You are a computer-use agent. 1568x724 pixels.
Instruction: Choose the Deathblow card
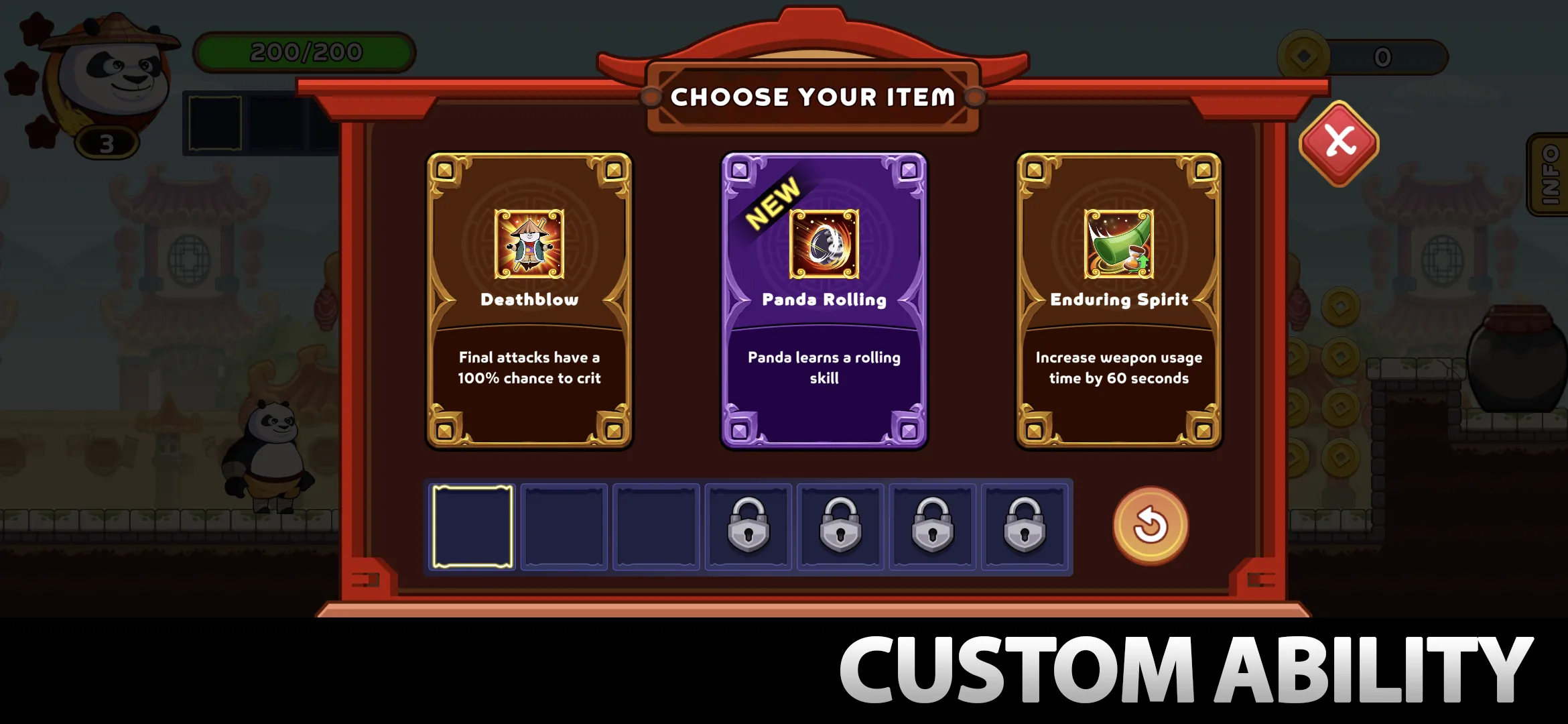coord(529,302)
